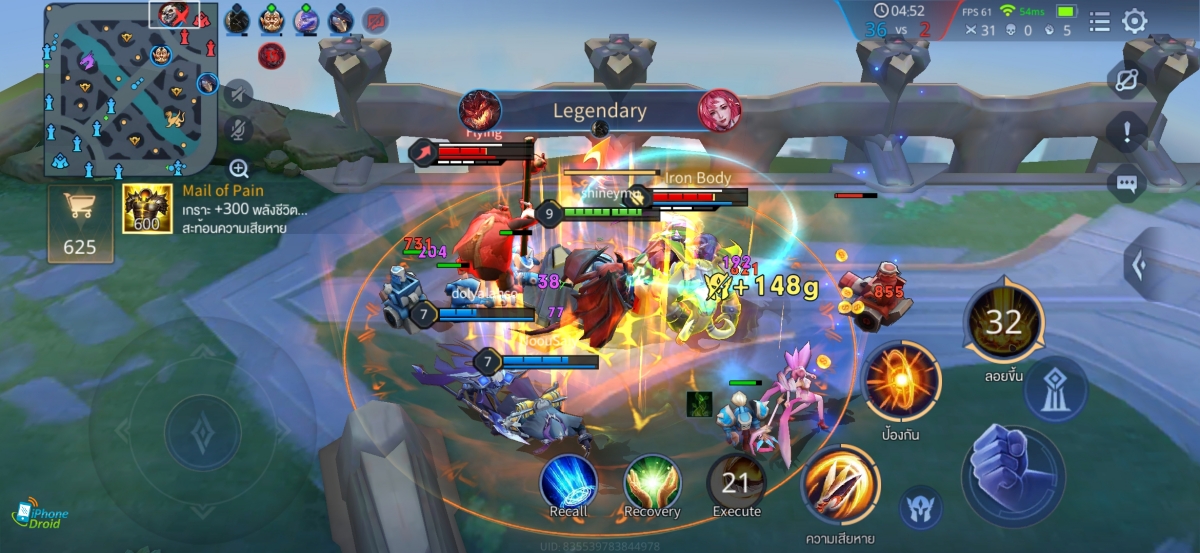
Task: Open the settings gear
Action: tap(1135, 21)
